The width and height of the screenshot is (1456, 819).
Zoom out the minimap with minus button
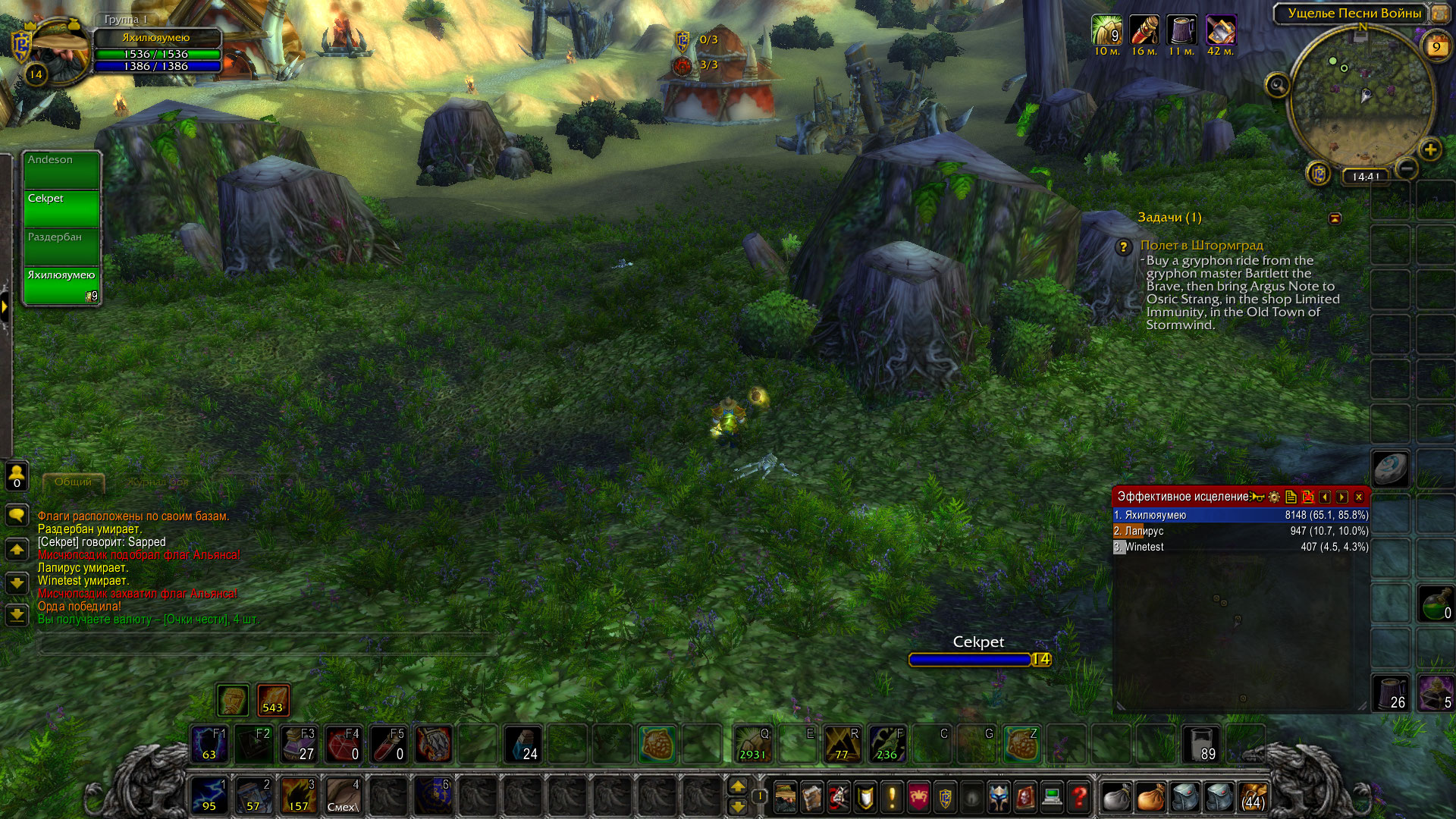[x=1406, y=168]
